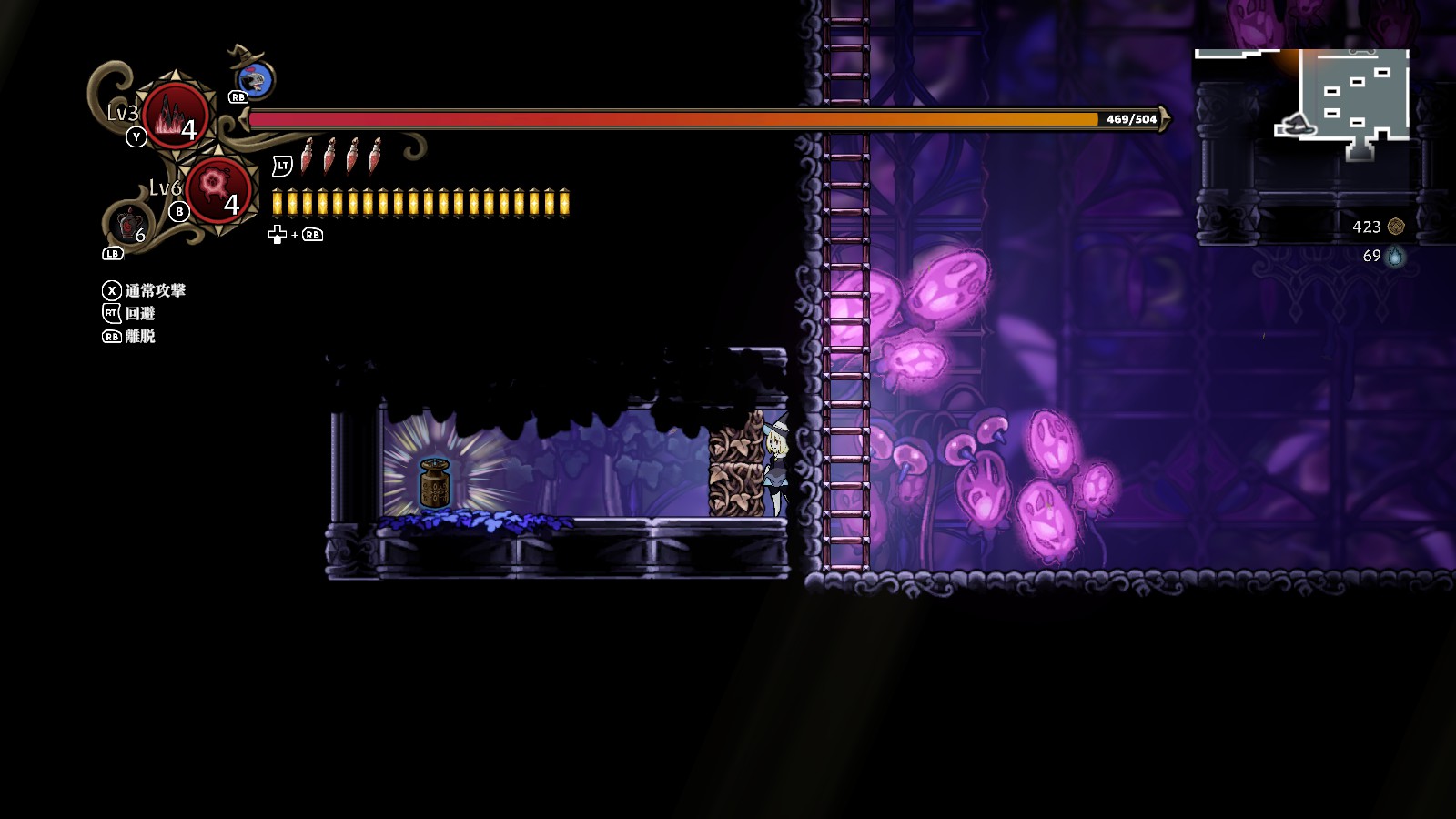
Task: Click the bronze coin currency icon
Action: coord(1396,227)
